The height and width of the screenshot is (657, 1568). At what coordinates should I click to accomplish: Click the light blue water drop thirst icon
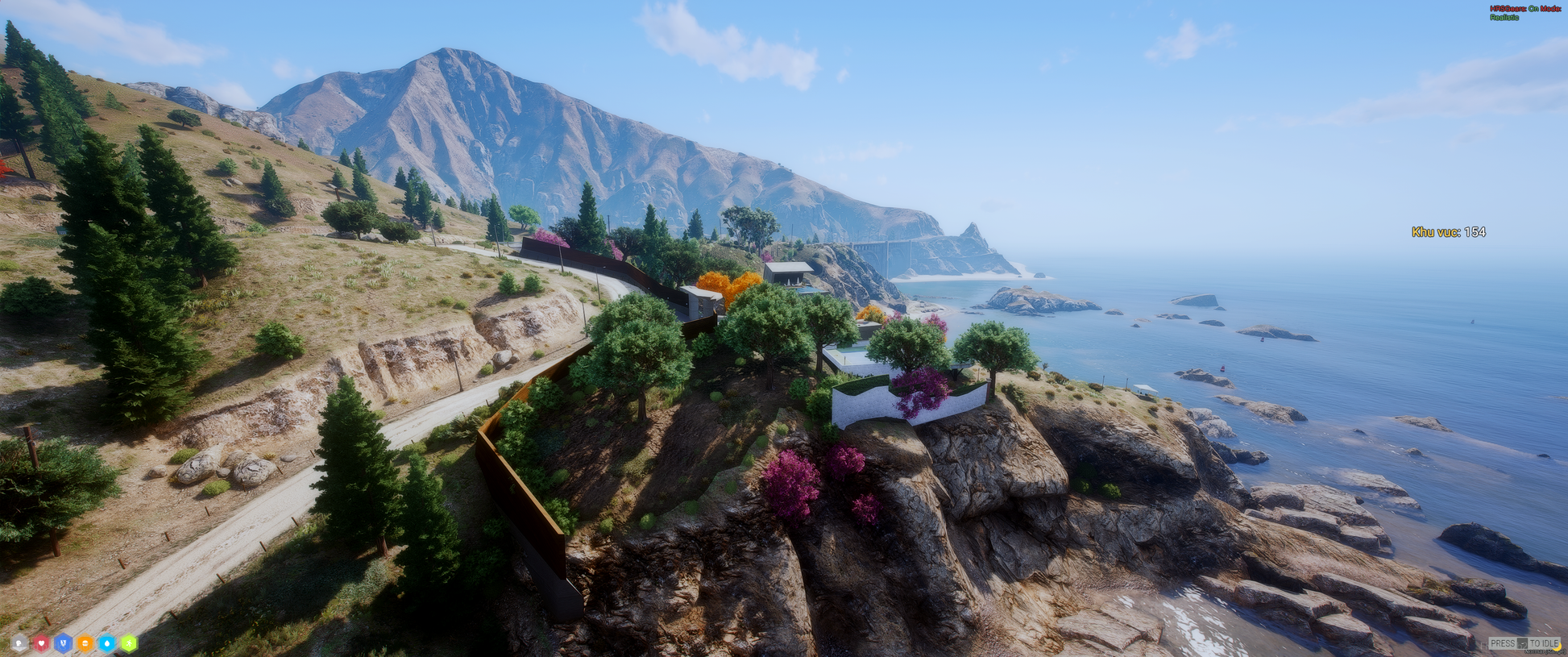(106, 643)
